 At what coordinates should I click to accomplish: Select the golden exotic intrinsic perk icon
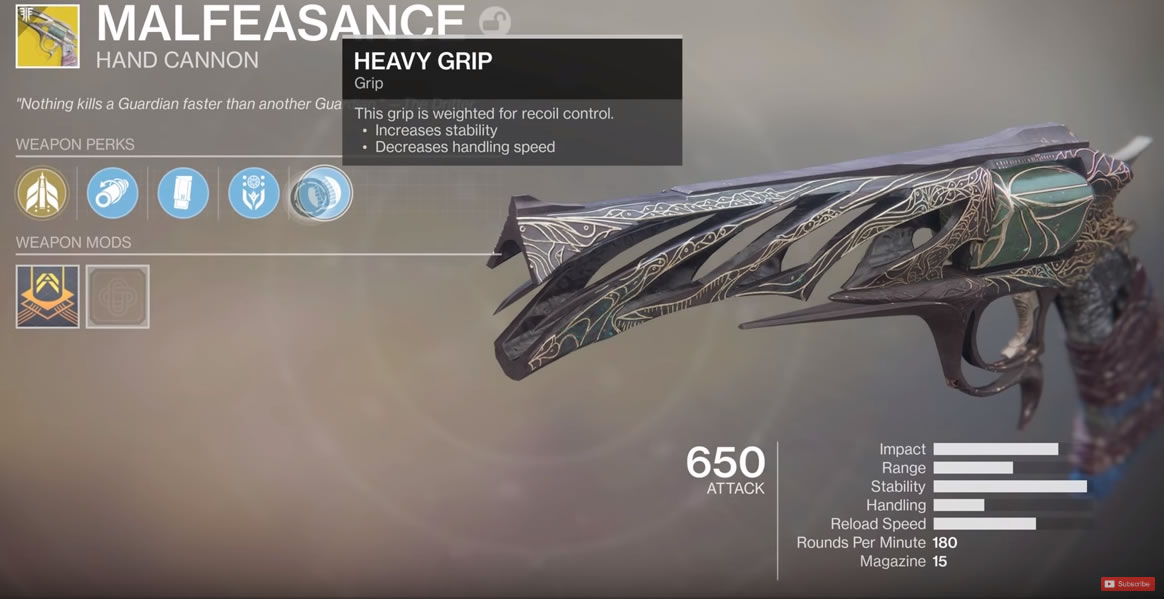(41, 193)
